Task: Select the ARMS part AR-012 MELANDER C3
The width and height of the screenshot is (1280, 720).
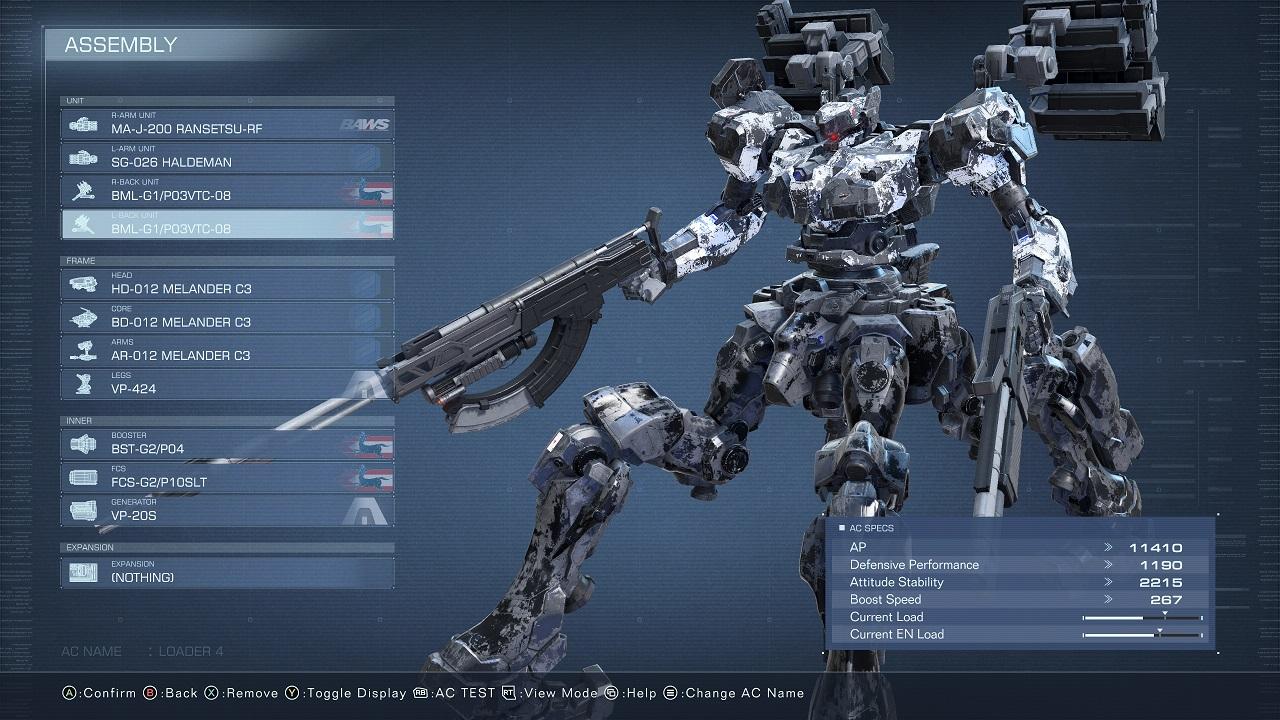Action: point(228,351)
